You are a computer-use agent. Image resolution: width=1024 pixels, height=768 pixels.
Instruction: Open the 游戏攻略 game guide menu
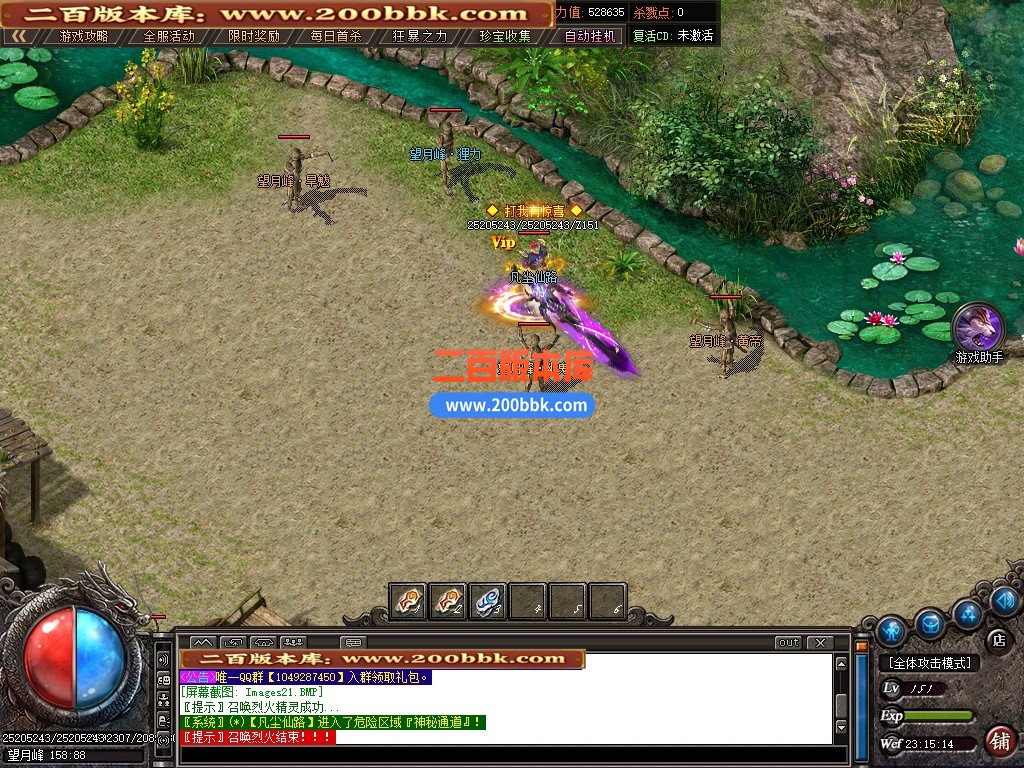click(x=84, y=36)
